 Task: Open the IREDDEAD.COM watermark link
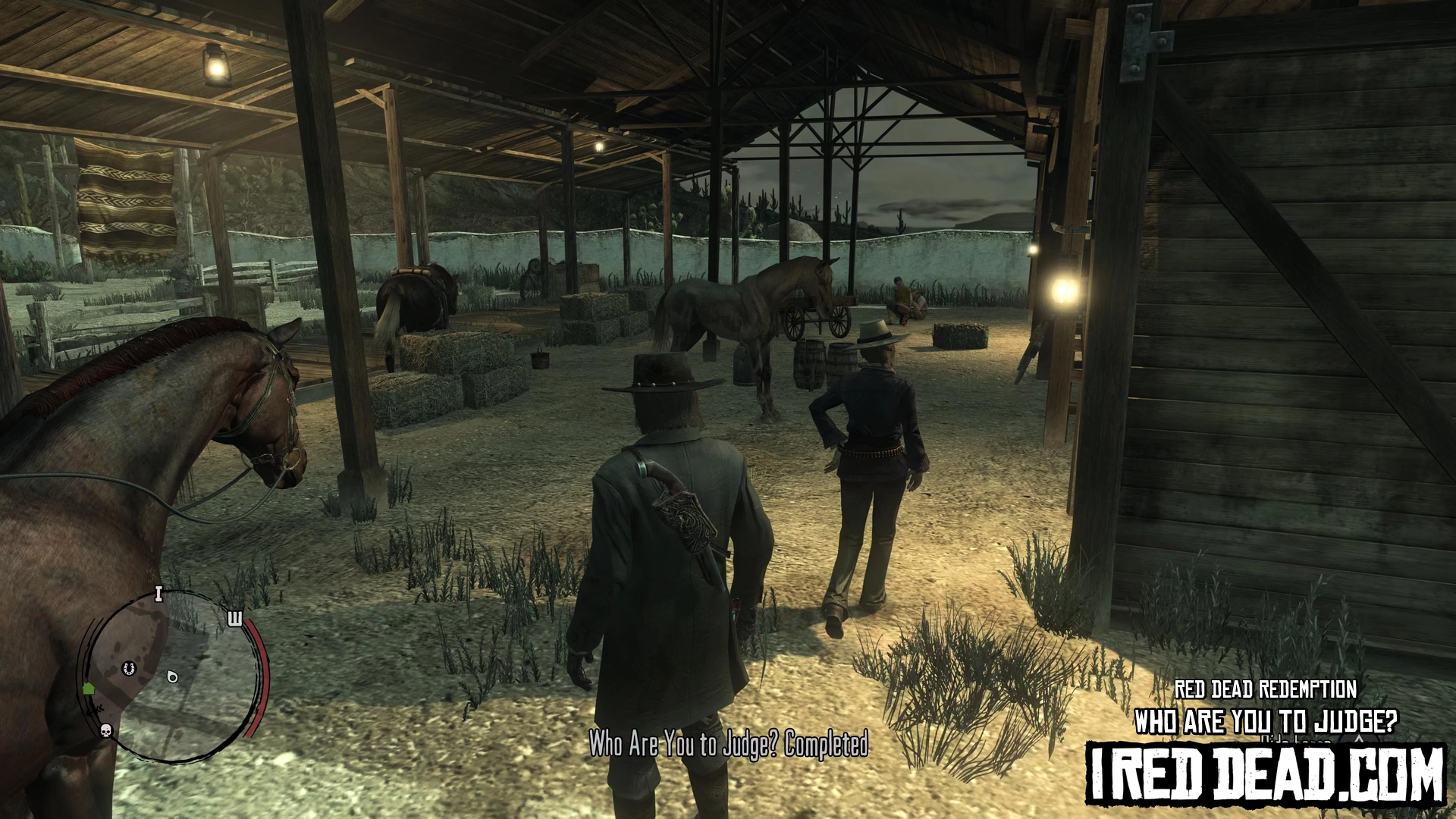[1266, 773]
